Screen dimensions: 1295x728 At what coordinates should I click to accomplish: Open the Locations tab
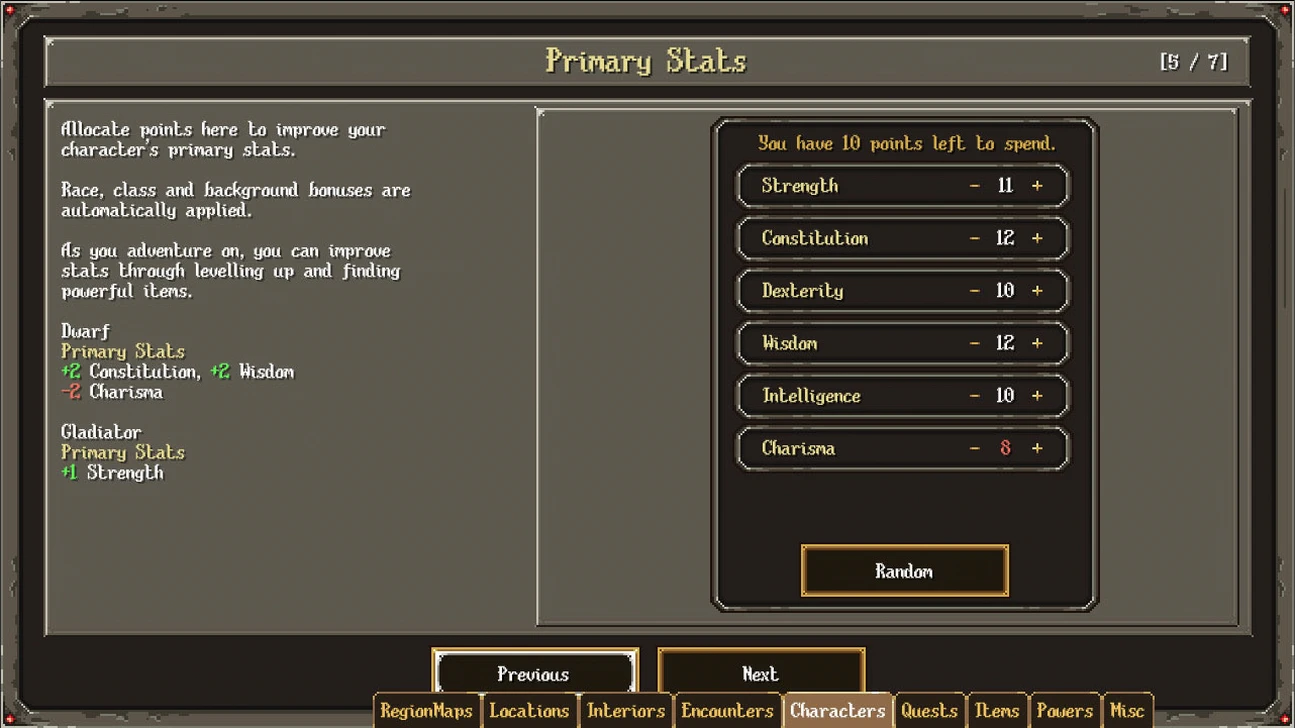click(x=529, y=711)
